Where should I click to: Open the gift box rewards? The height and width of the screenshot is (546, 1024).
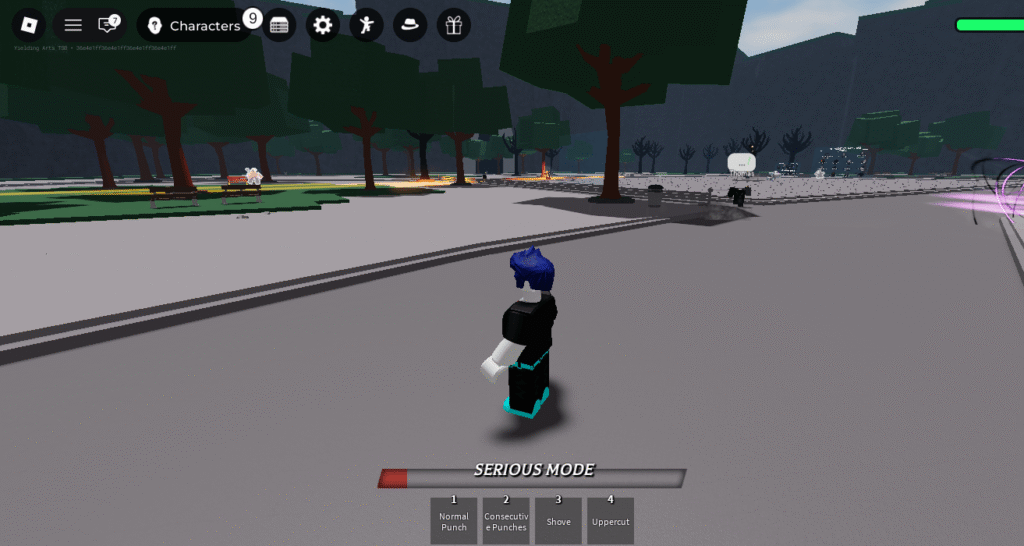point(454,26)
